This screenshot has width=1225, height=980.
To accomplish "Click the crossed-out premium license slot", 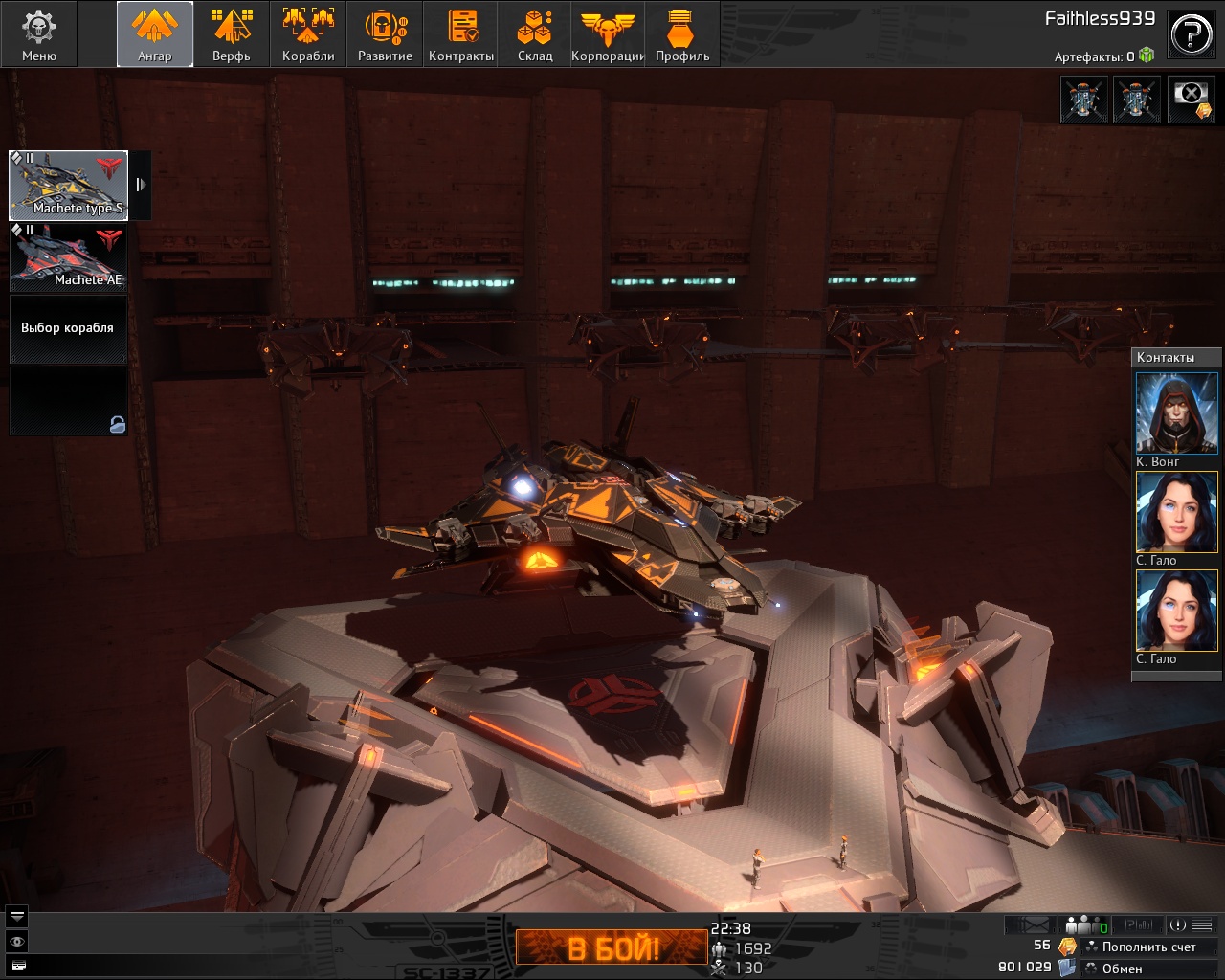I will (x=1191, y=100).
